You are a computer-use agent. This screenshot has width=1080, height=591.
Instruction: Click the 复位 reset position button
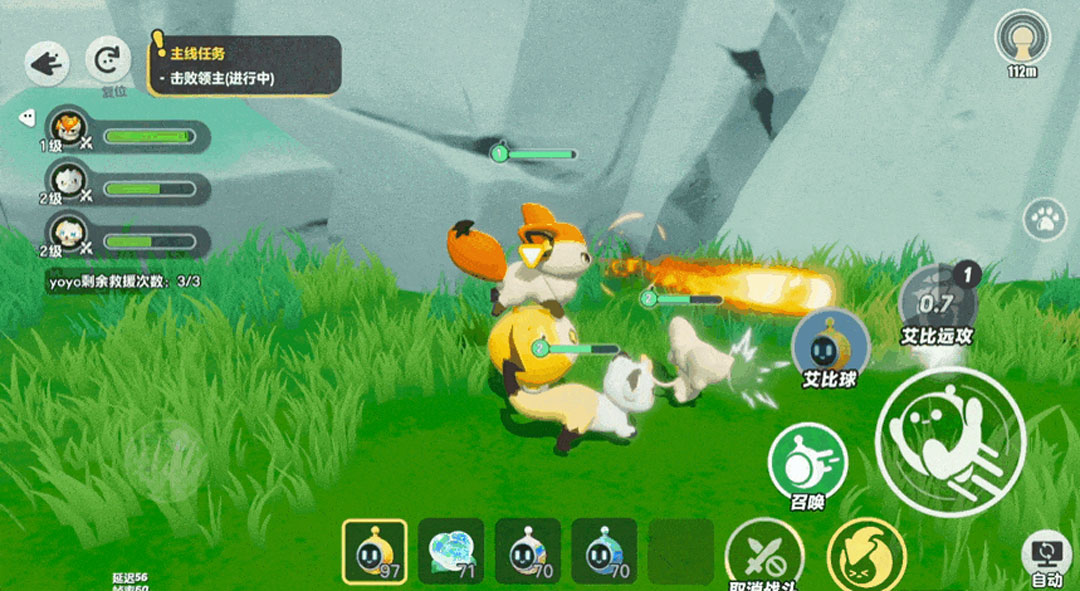click(x=108, y=62)
